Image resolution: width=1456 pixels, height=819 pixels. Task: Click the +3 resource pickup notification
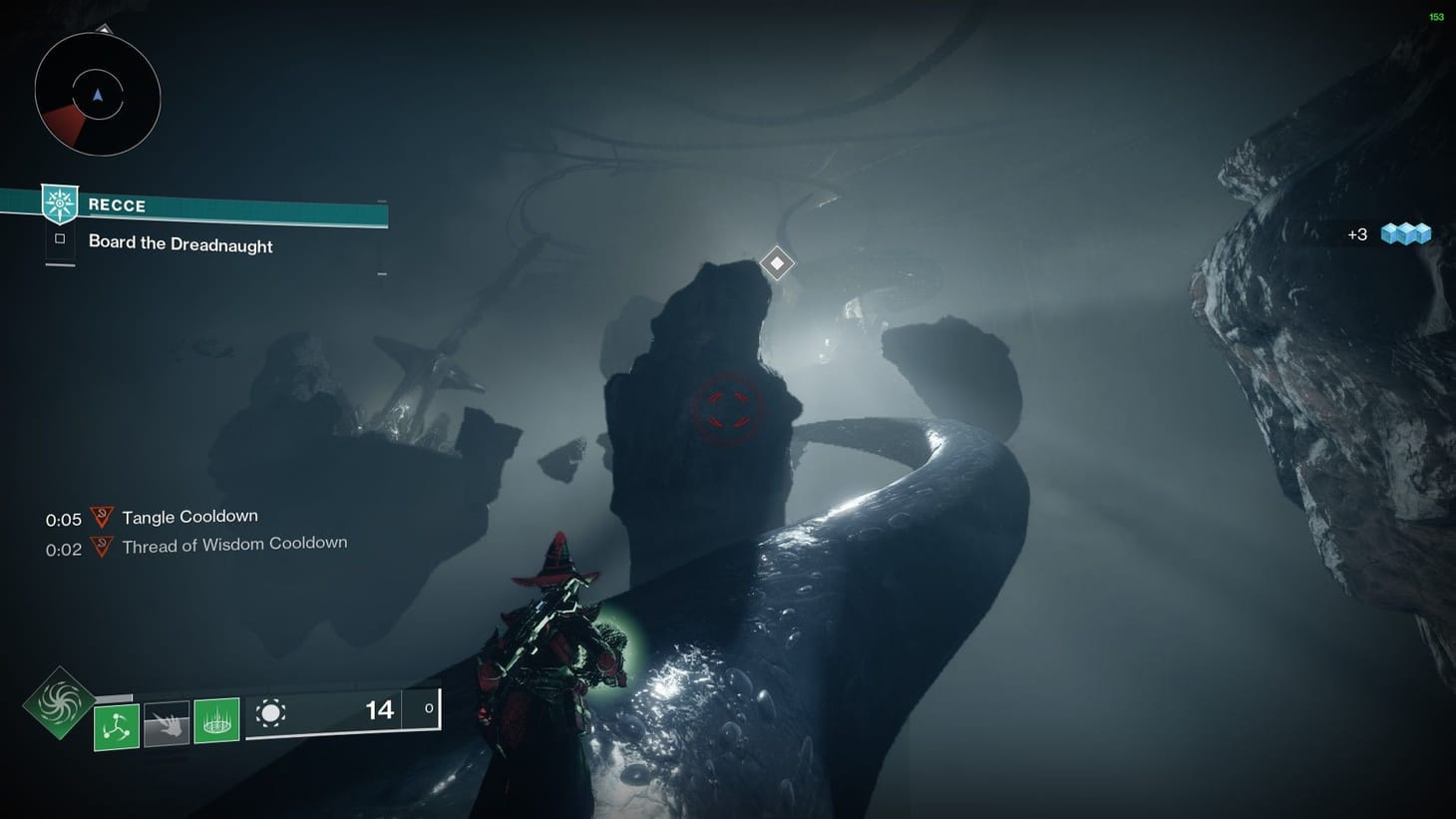pos(1357,233)
